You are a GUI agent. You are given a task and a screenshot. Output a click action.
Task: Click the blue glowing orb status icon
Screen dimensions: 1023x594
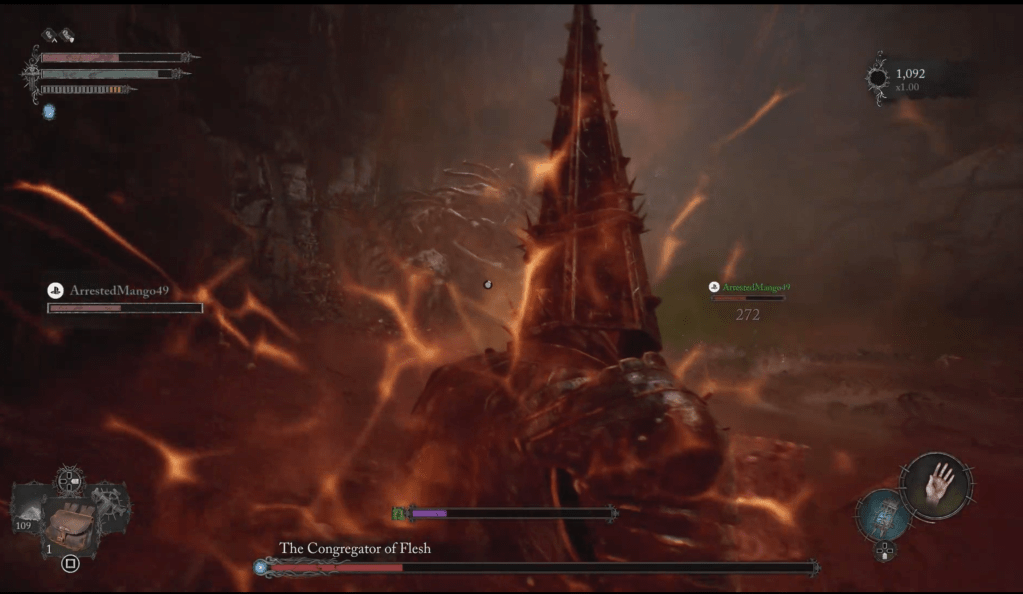tap(49, 111)
